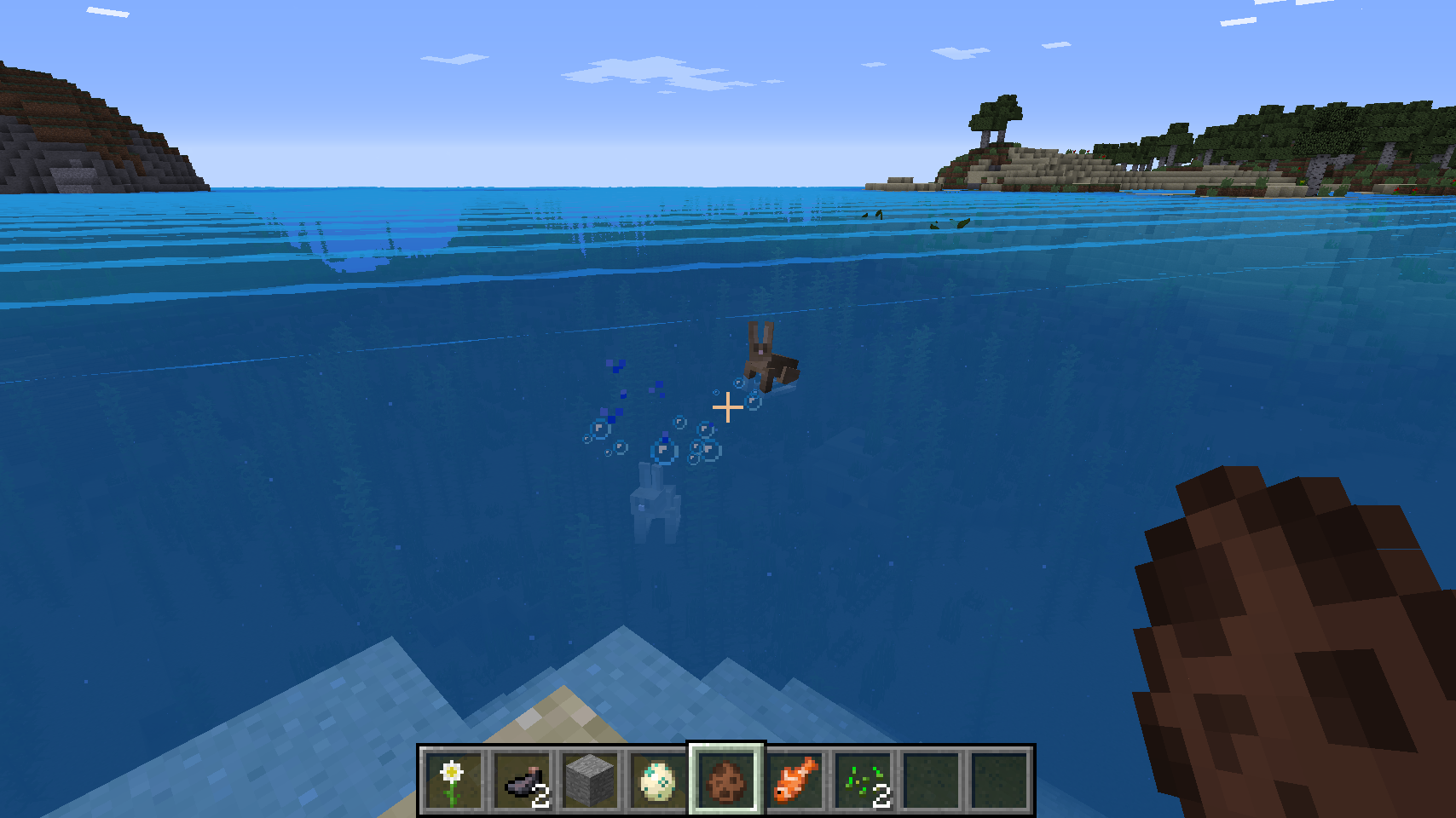
Task: Choose the gray stone block slot
Action: click(x=590, y=780)
